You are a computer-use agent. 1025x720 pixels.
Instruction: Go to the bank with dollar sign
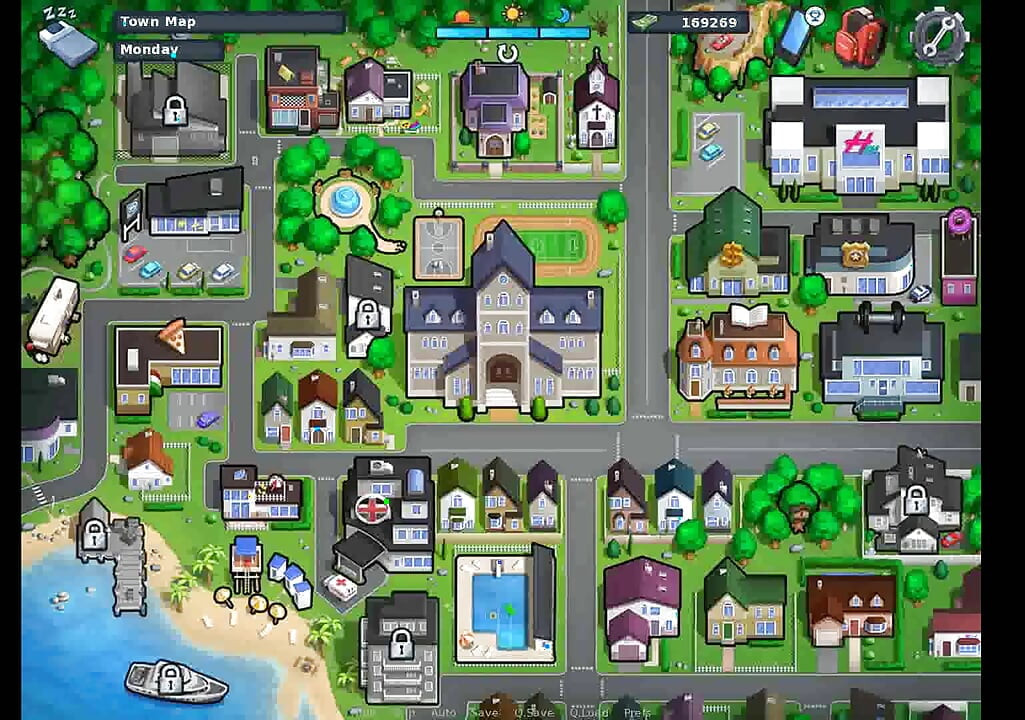(x=736, y=245)
